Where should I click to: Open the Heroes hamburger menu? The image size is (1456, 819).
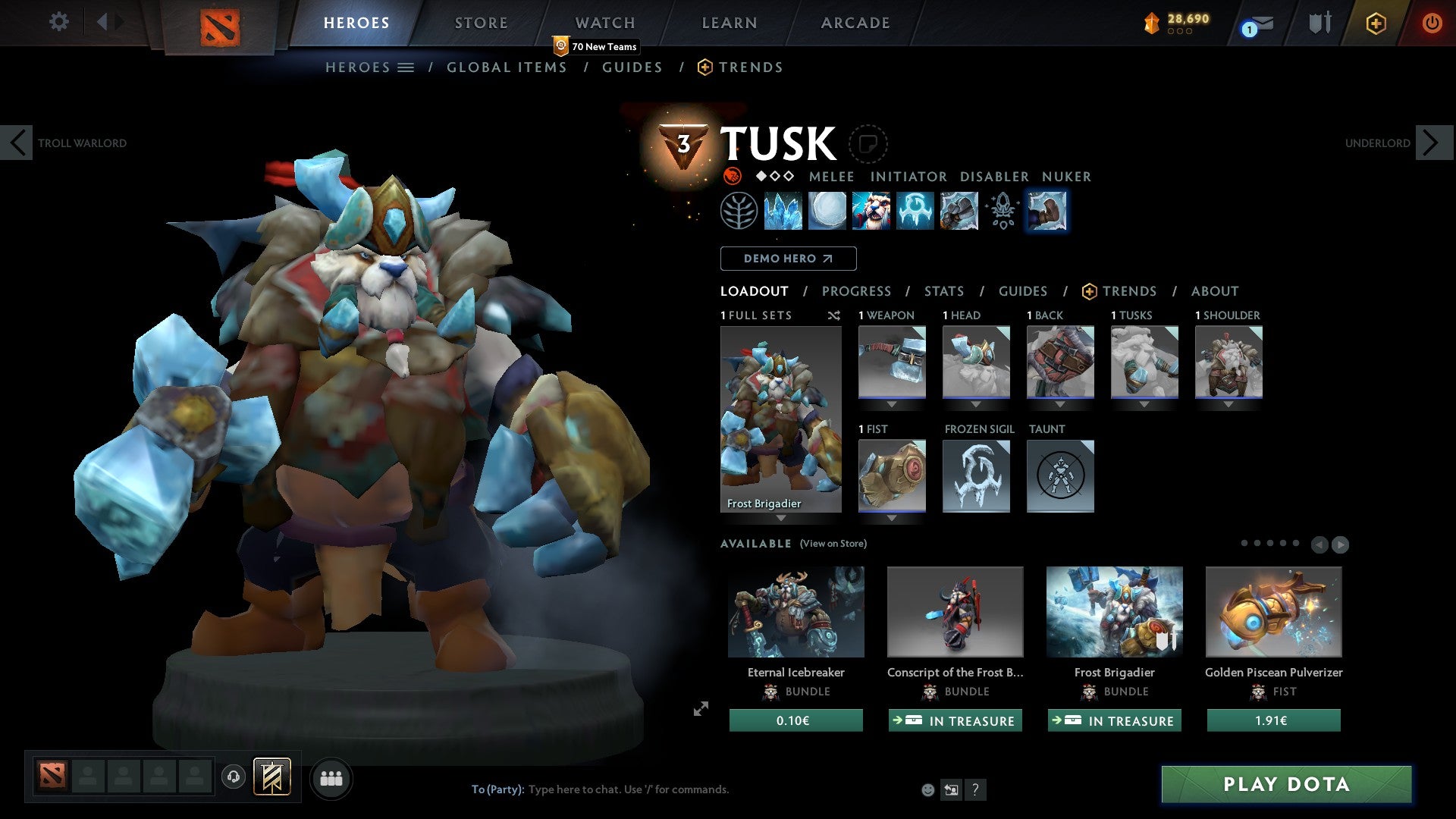pos(406,67)
